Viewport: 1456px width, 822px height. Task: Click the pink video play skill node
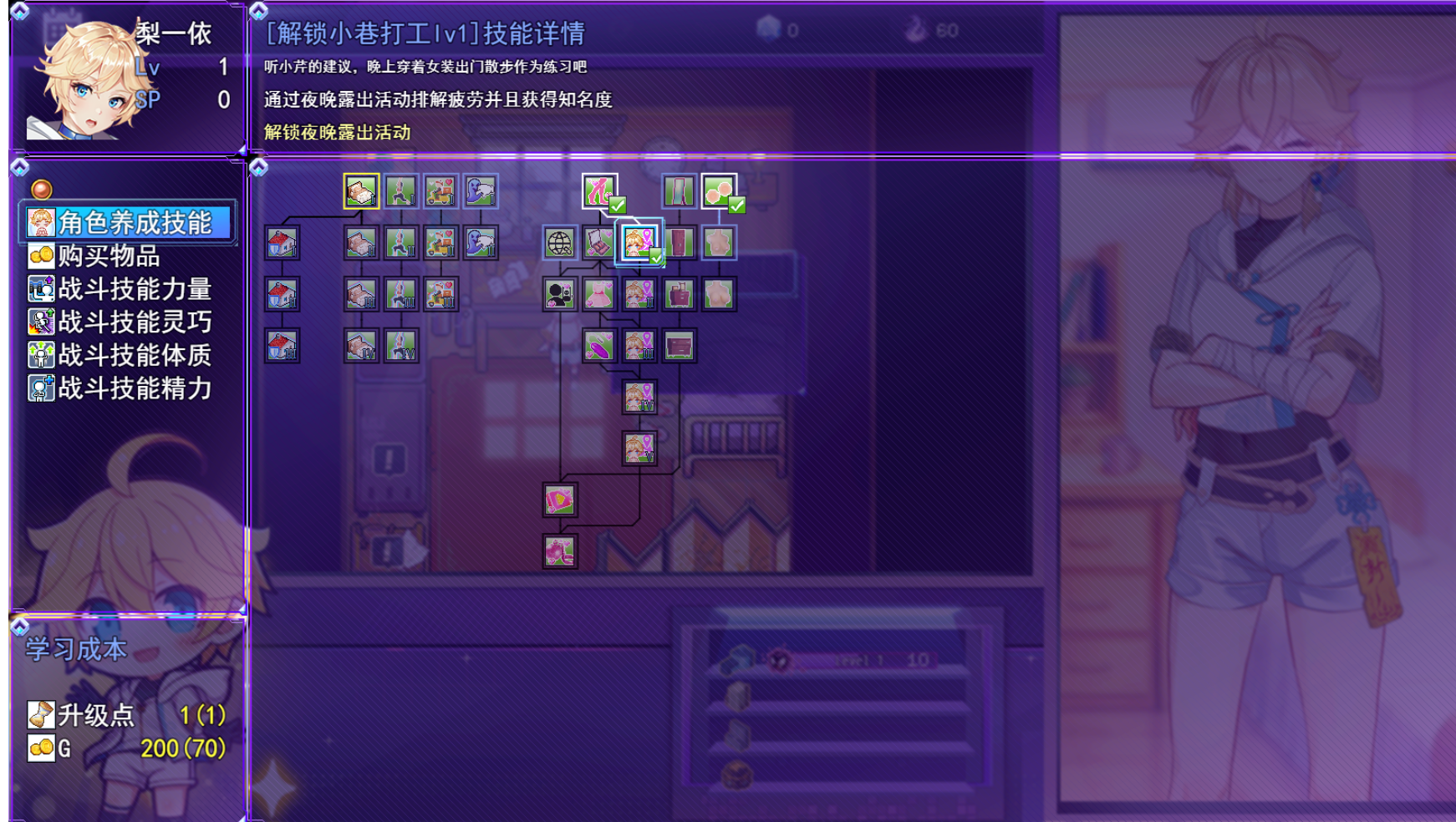point(559,500)
